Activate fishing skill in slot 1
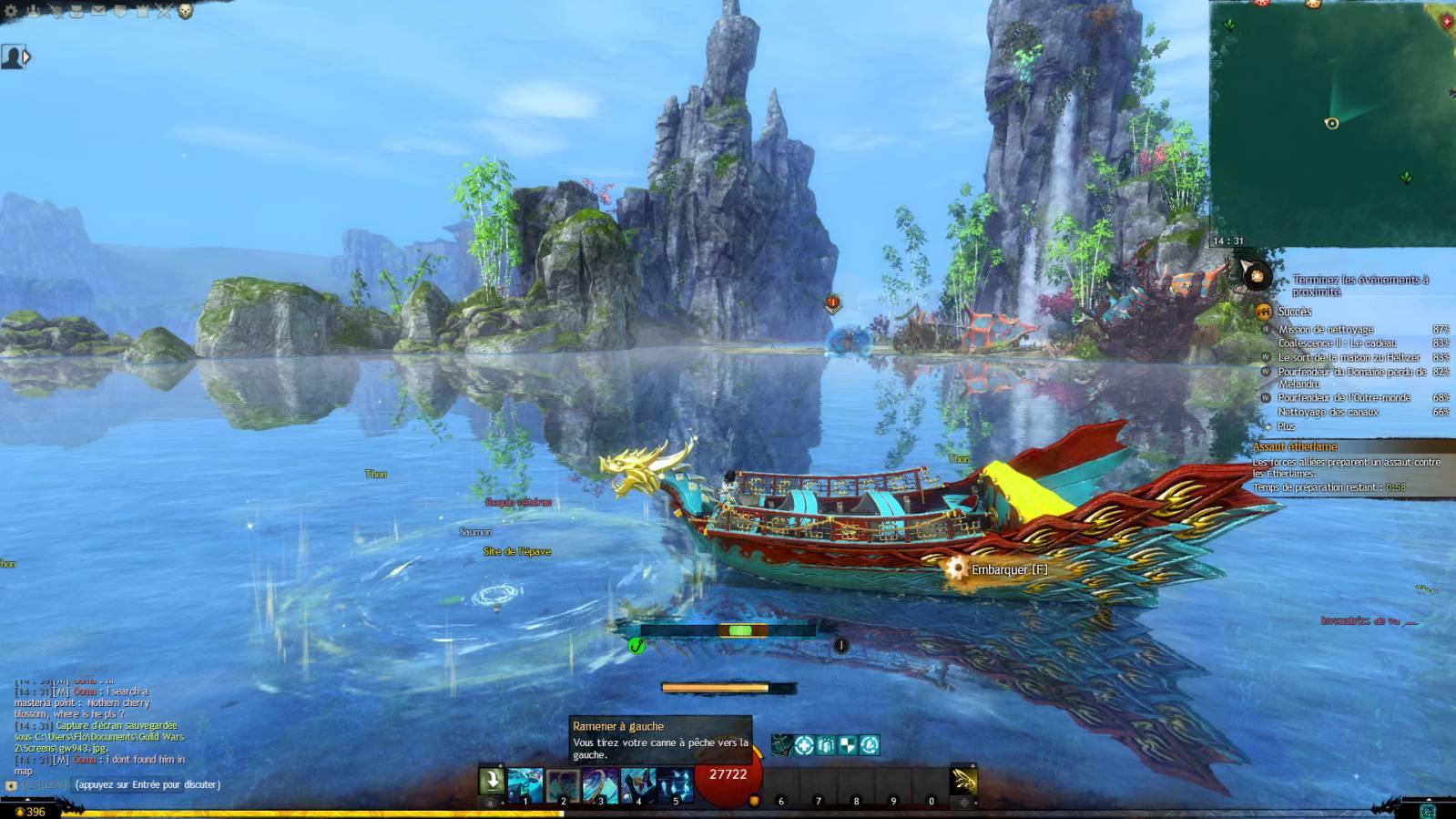The height and width of the screenshot is (819, 1456). pyautogui.click(x=525, y=784)
